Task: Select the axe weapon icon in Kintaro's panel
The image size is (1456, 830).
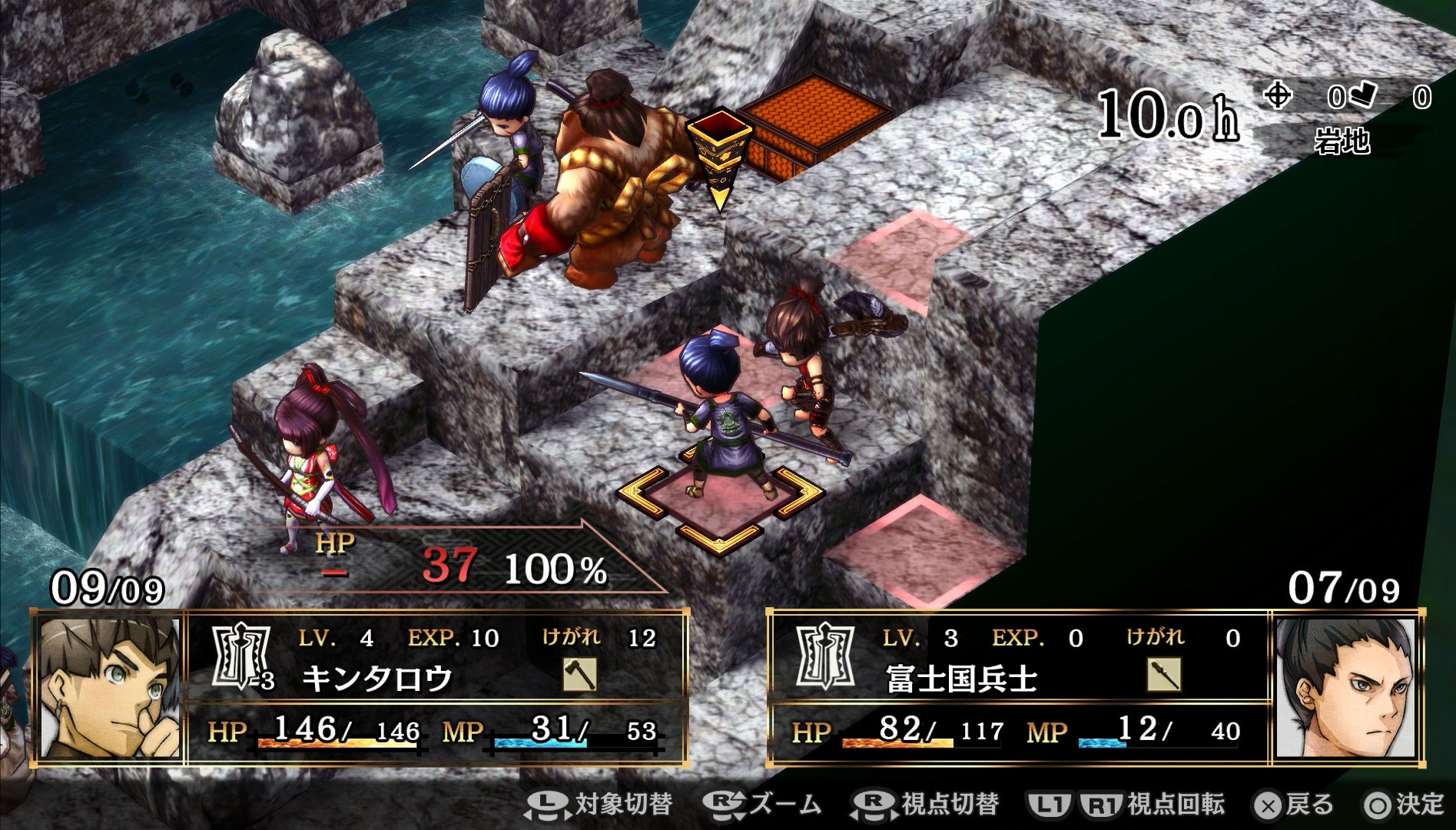Action: (x=580, y=675)
